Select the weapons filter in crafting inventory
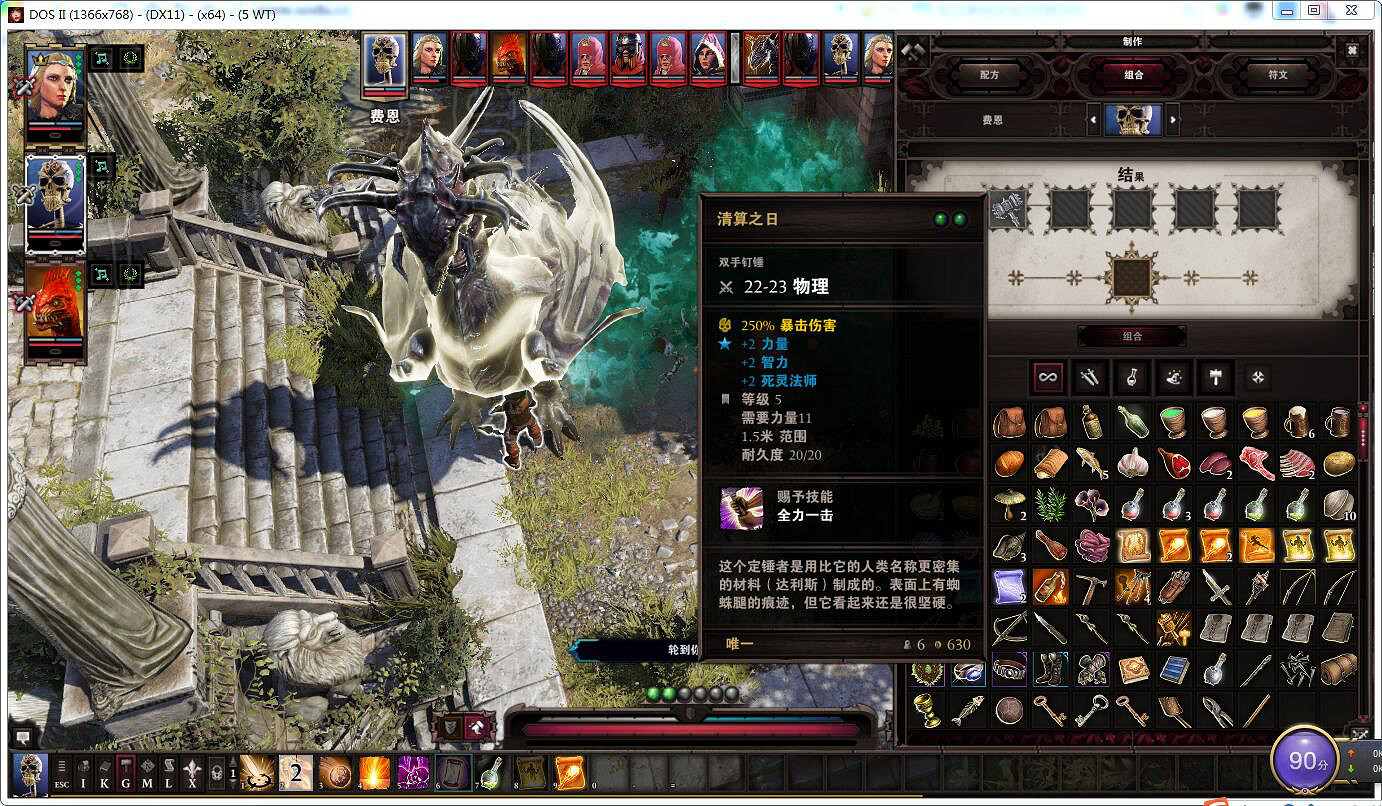 click(1090, 377)
